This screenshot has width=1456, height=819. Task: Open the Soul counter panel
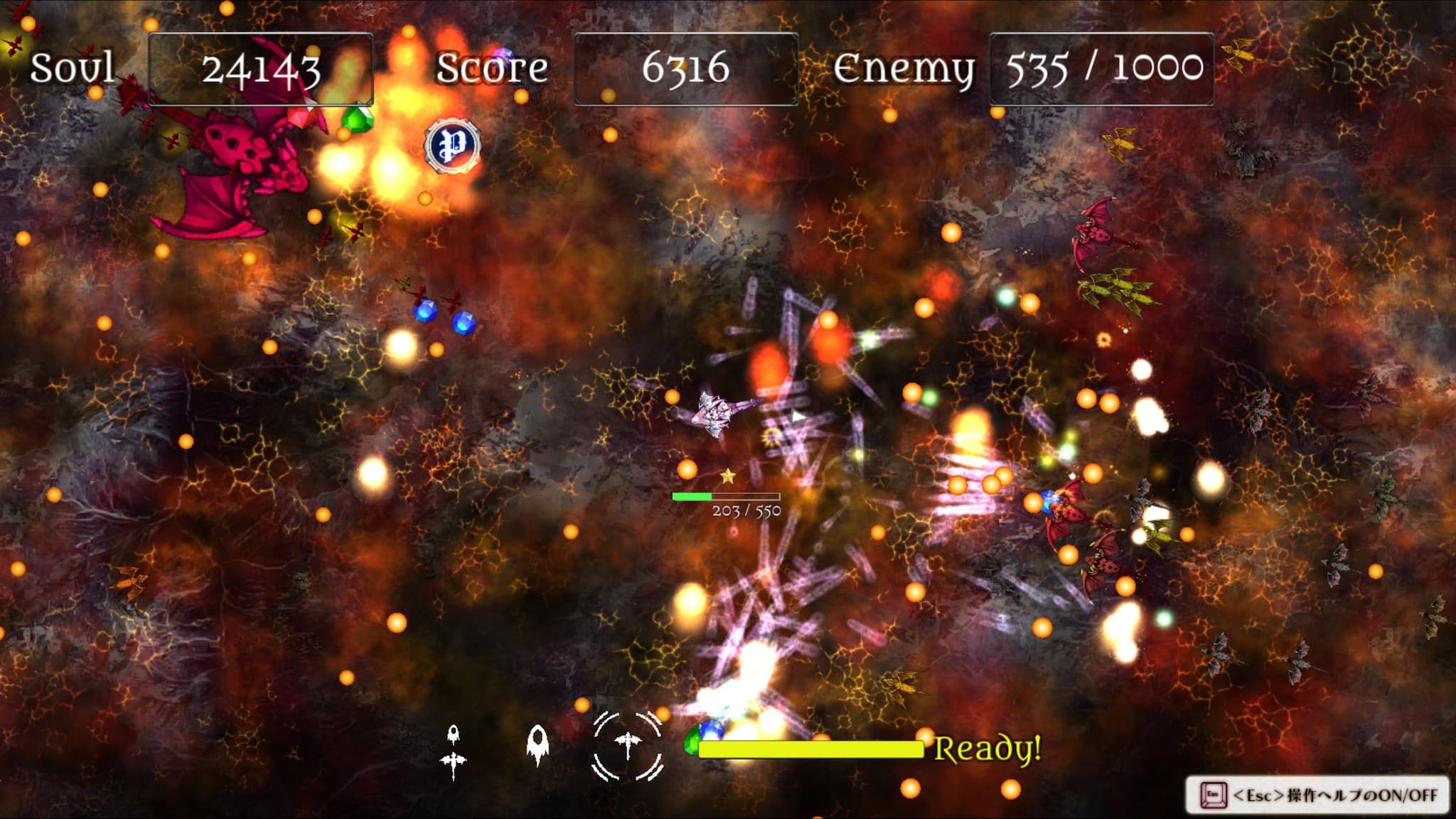(261, 66)
